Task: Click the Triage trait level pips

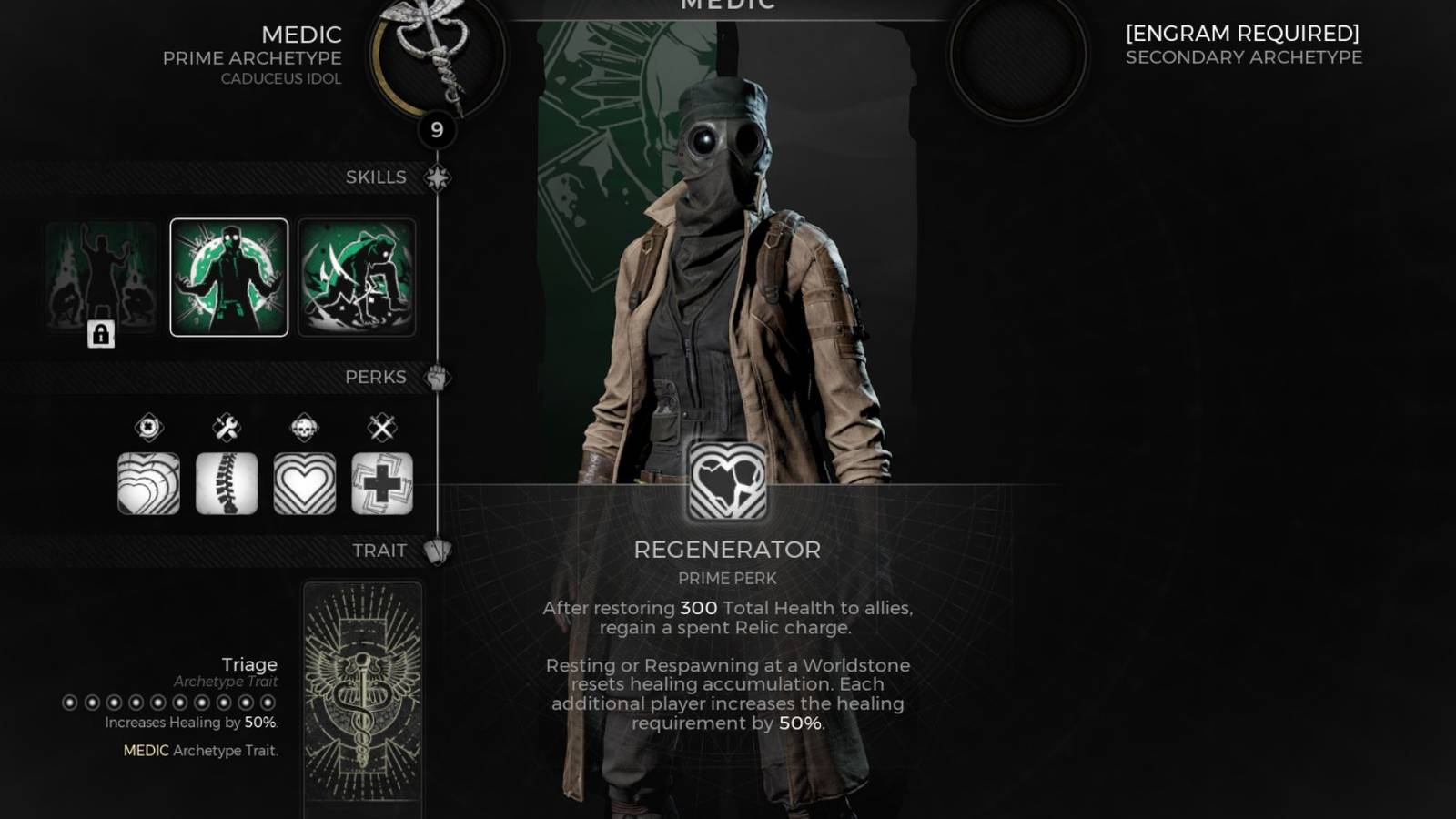Action: click(x=168, y=703)
